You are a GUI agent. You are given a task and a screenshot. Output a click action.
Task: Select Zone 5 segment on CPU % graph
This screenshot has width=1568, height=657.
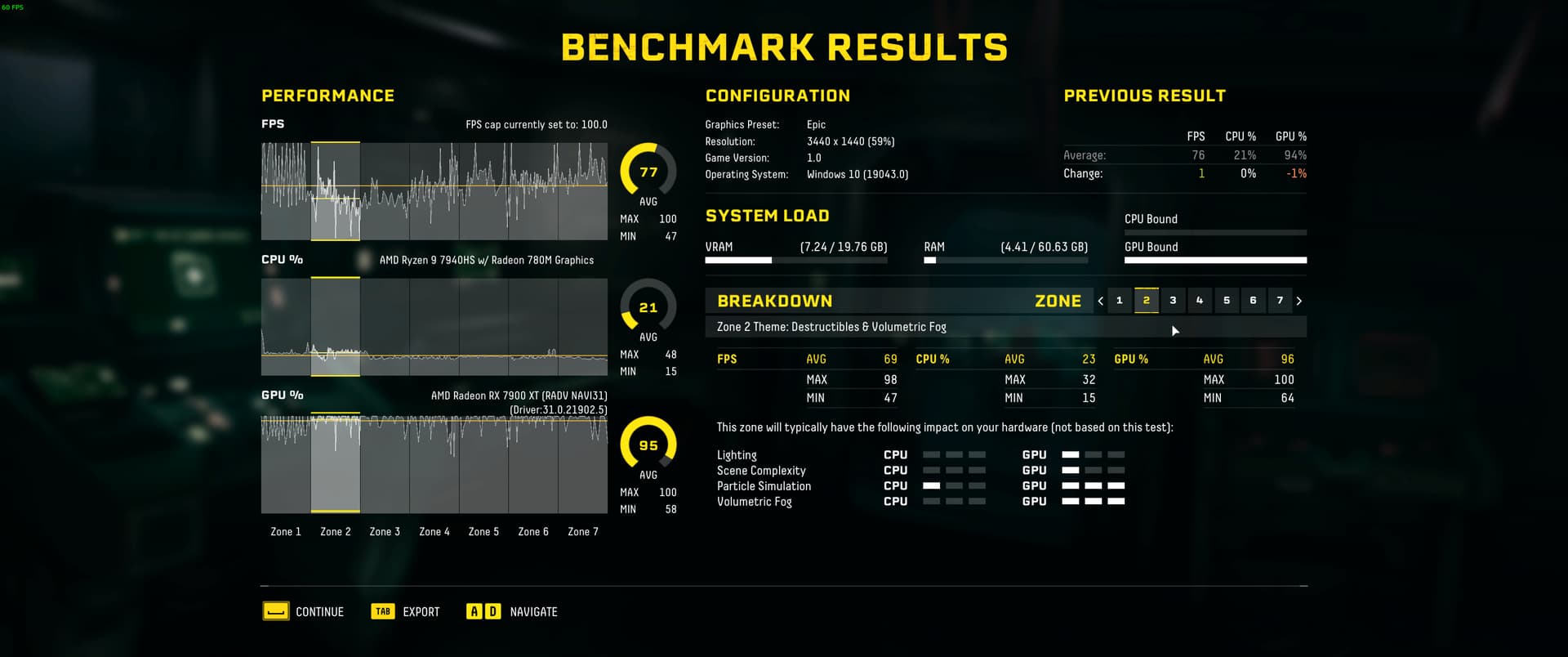[483, 327]
